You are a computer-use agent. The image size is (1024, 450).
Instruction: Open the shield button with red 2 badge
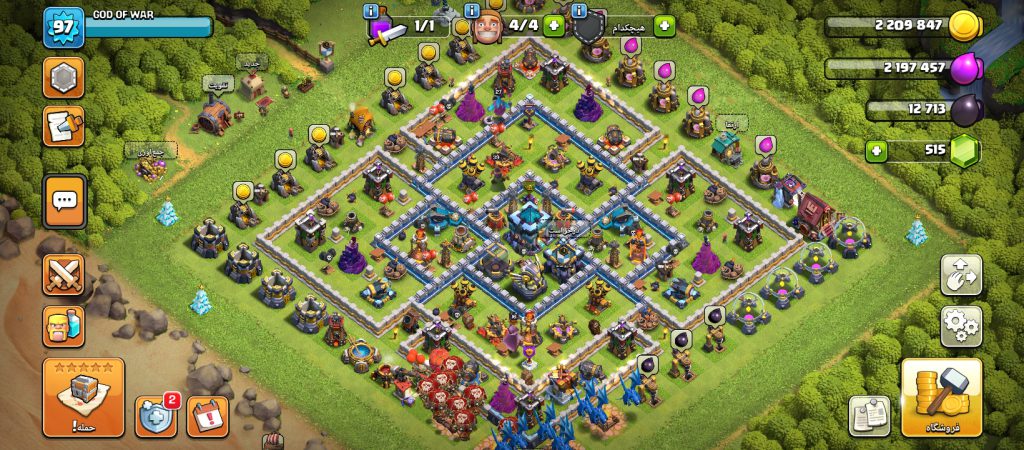pyautogui.click(x=156, y=415)
